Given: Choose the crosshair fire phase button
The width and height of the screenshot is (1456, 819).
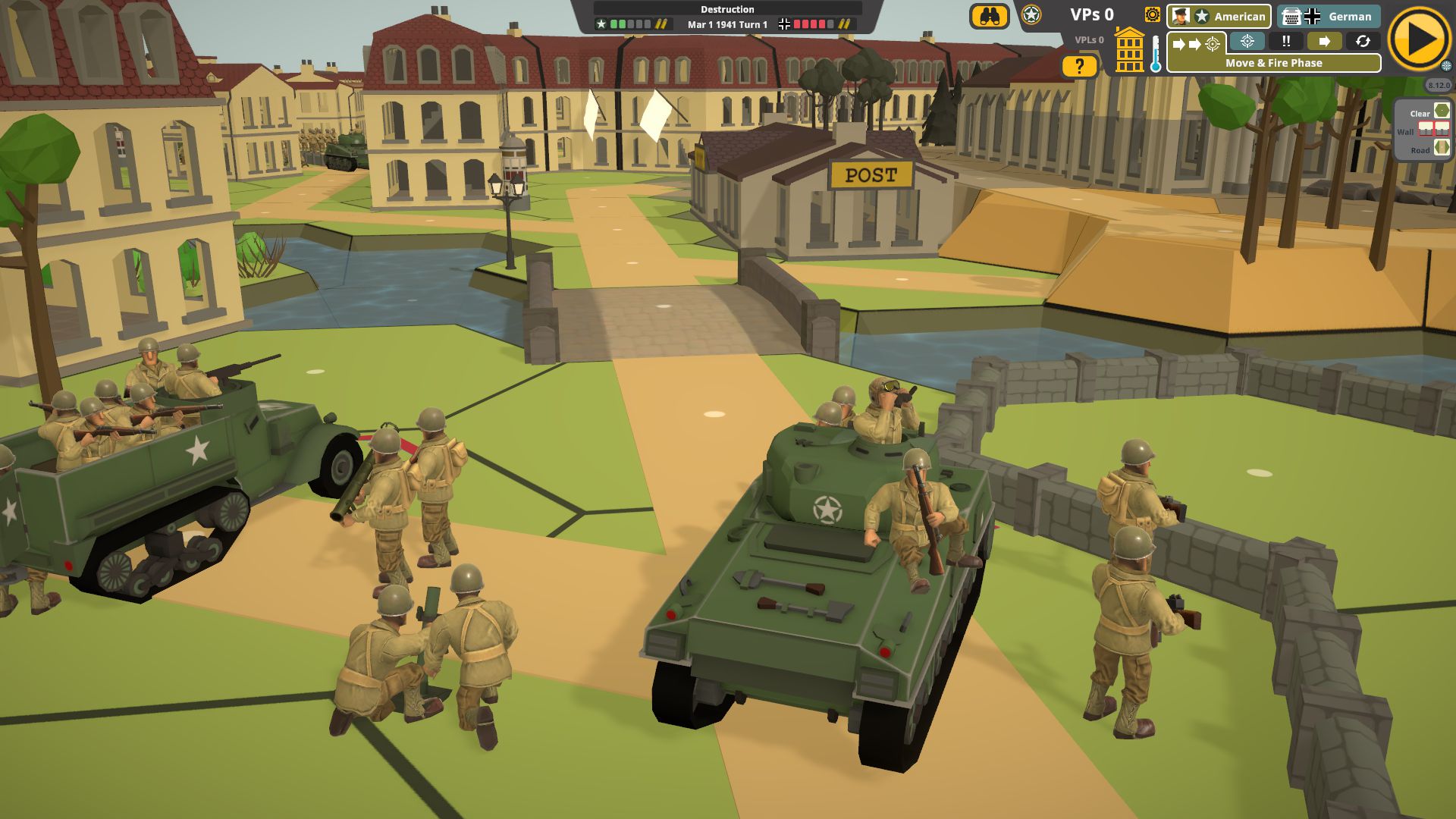Looking at the screenshot, I should (1247, 42).
